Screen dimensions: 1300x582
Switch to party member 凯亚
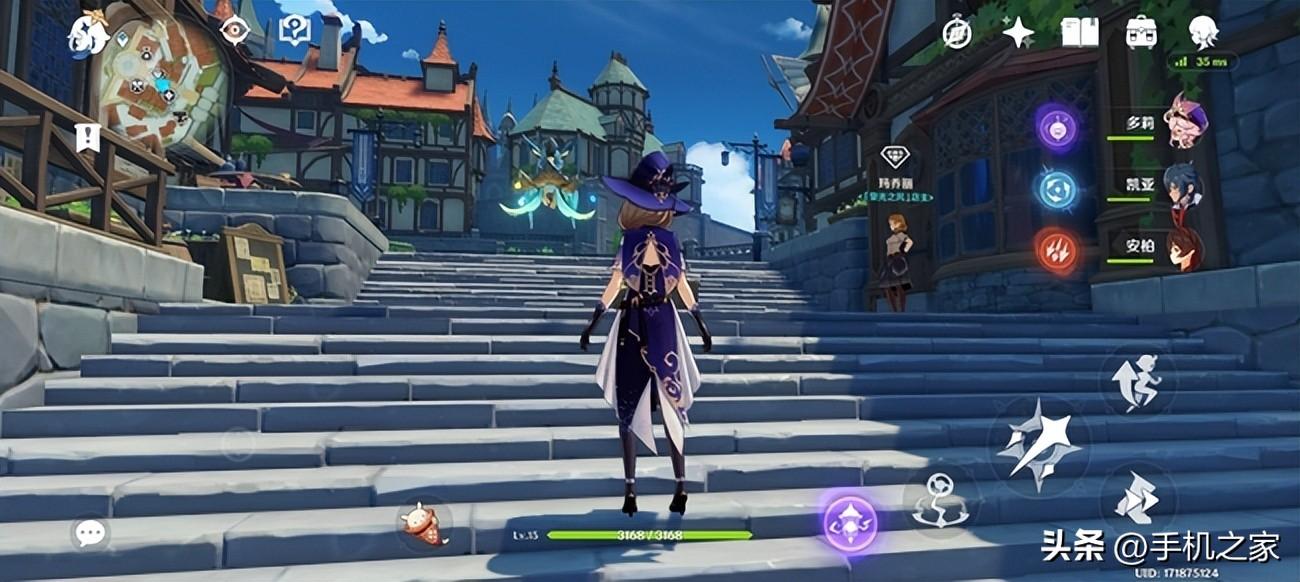(1183, 186)
